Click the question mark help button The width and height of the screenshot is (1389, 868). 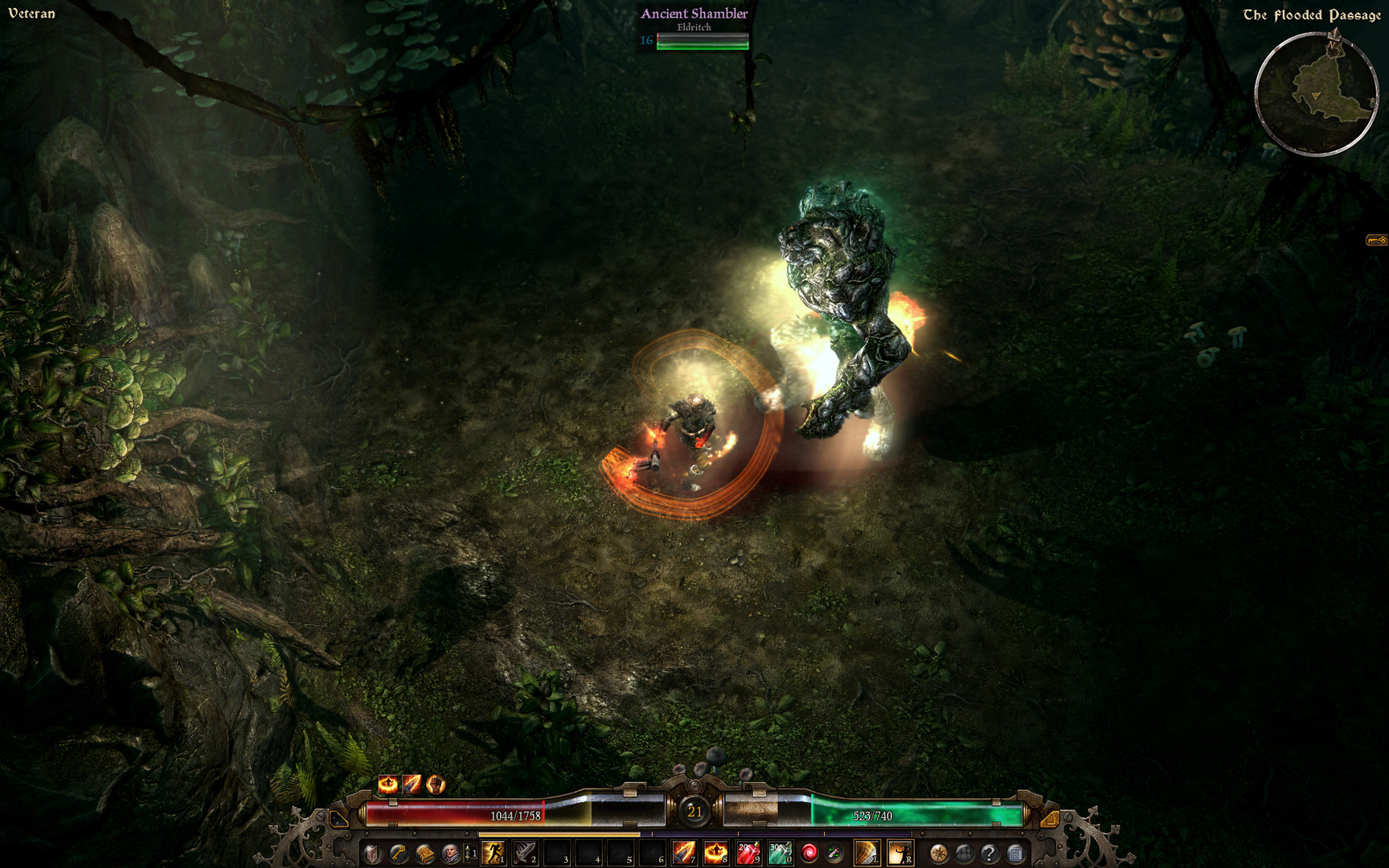[990, 853]
